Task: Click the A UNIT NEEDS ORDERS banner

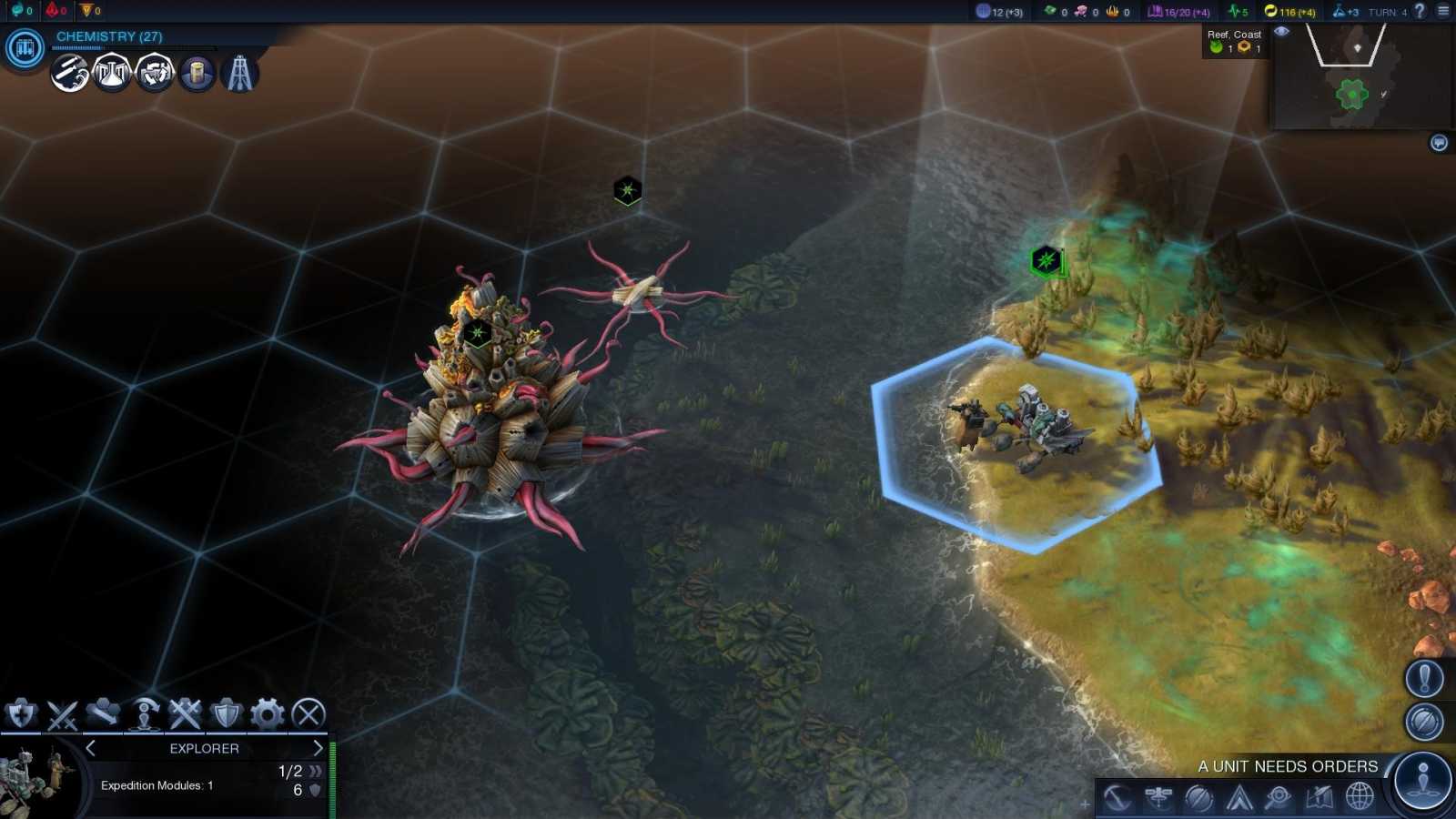Action: coord(1289,766)
